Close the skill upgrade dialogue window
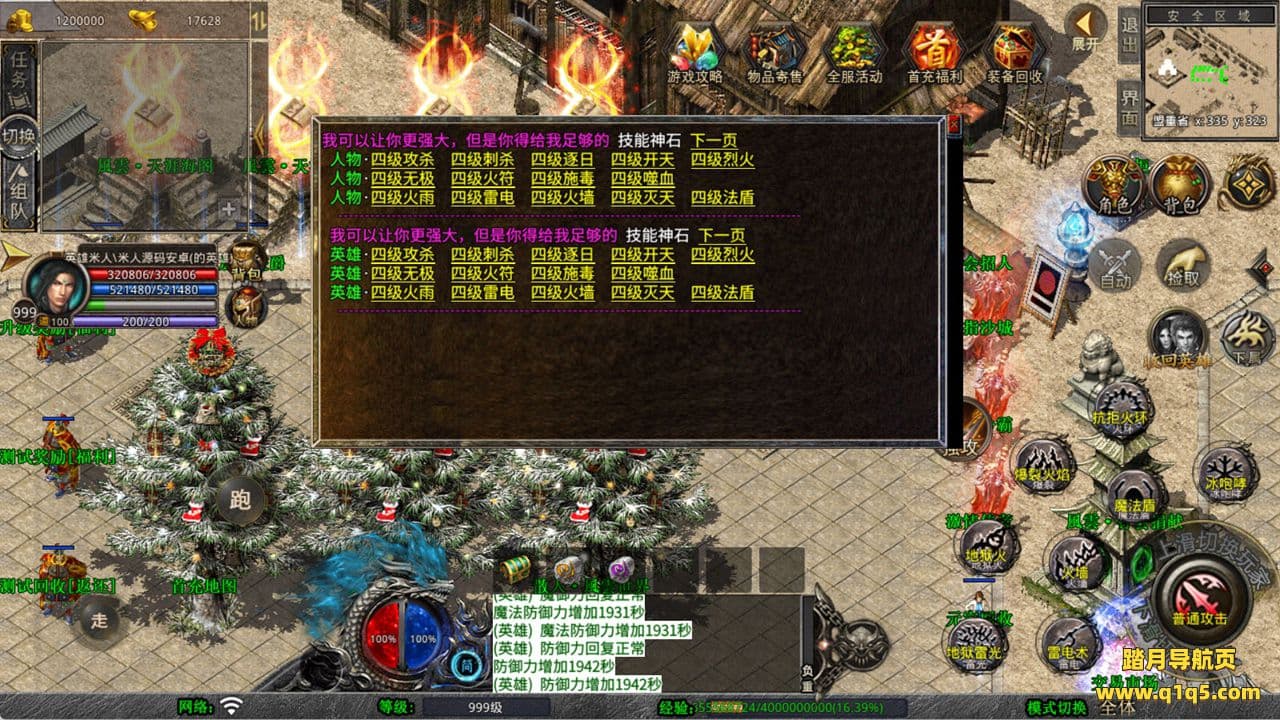The height and width of the screenshot is (720, 1280). tap(953, 125)
